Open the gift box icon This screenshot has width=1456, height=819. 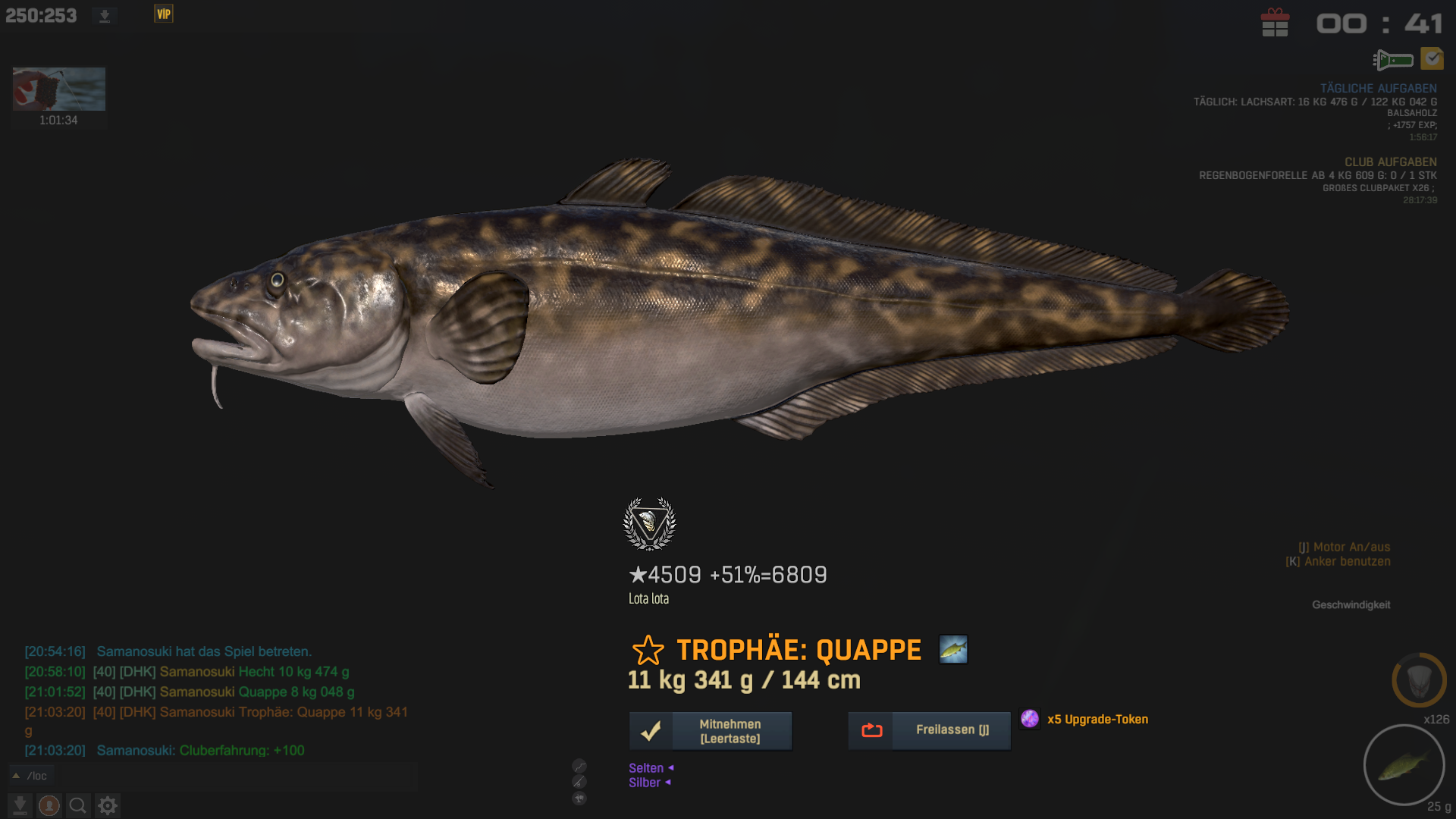pos(1275,23)
